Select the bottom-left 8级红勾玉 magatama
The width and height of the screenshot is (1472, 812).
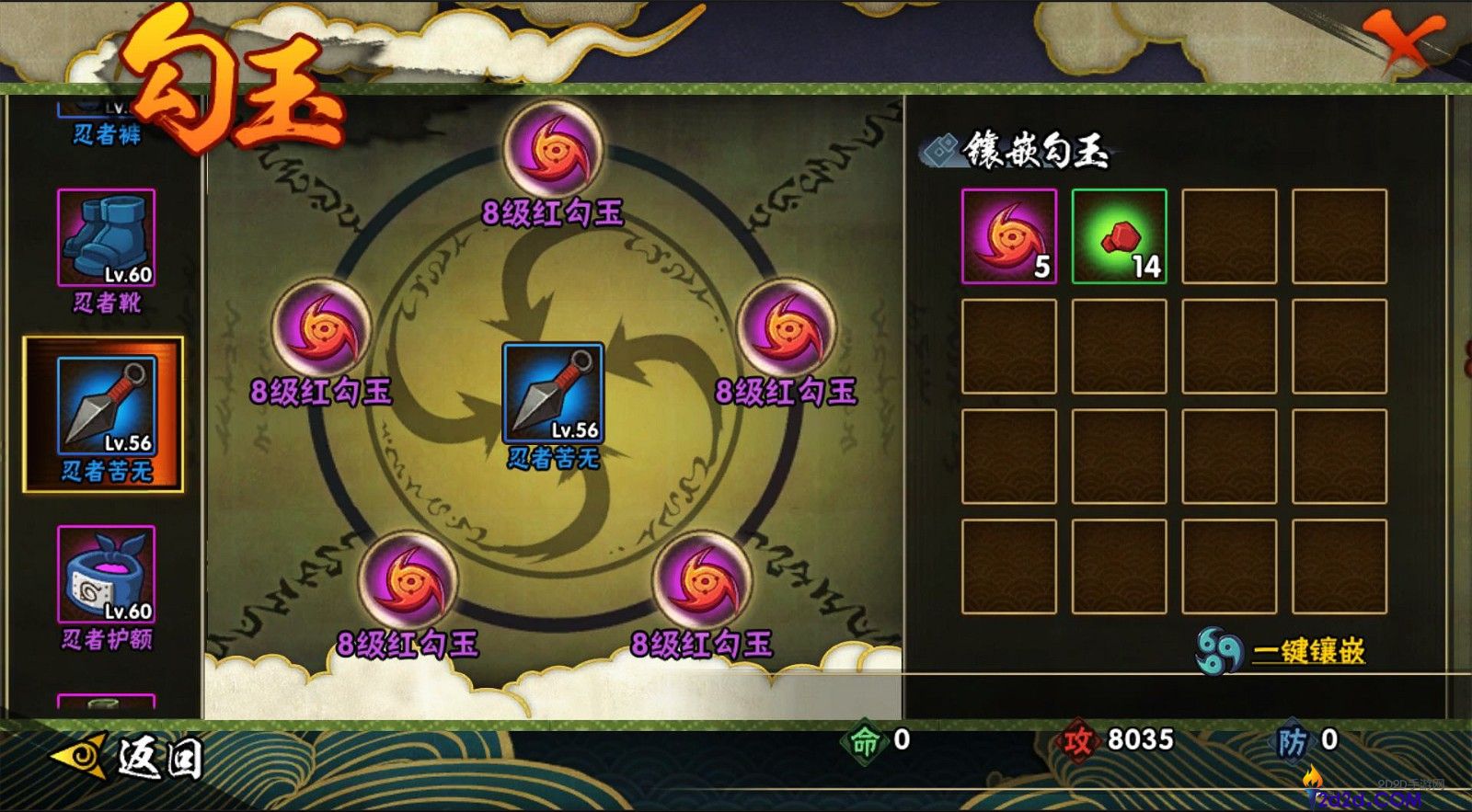(407, 585)
